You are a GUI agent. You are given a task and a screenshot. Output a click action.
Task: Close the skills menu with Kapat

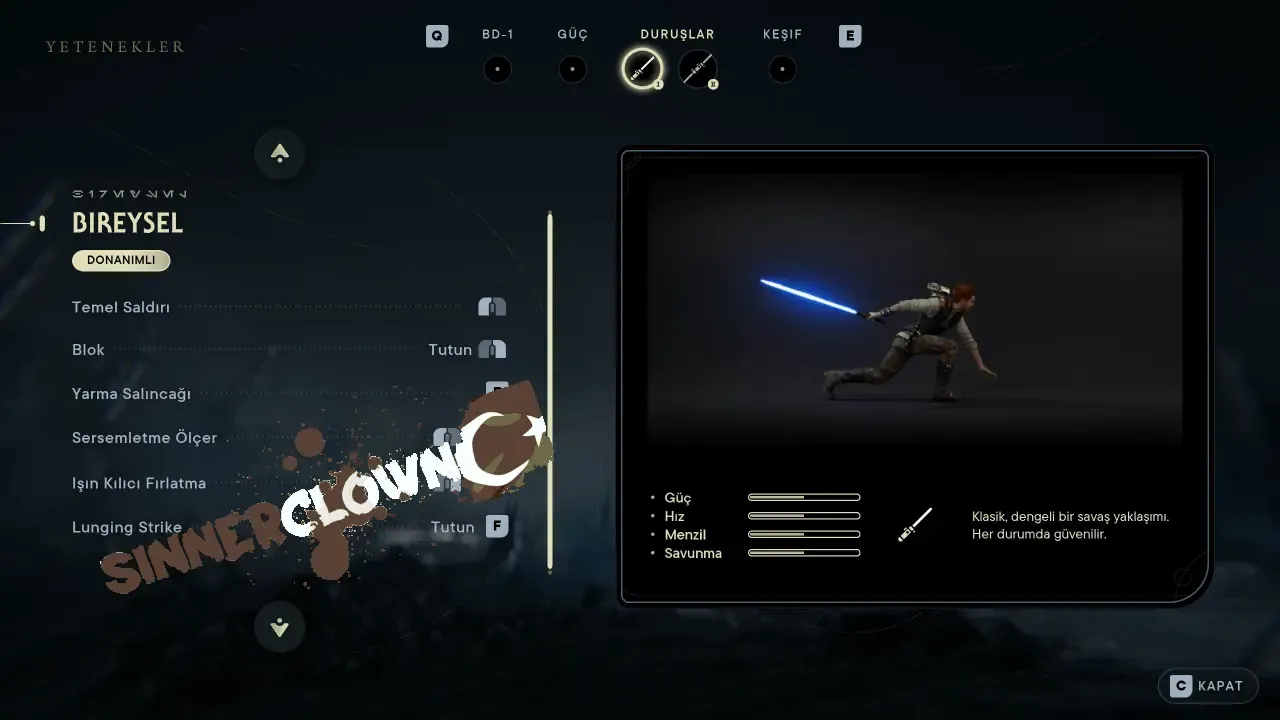[1208, 686]
